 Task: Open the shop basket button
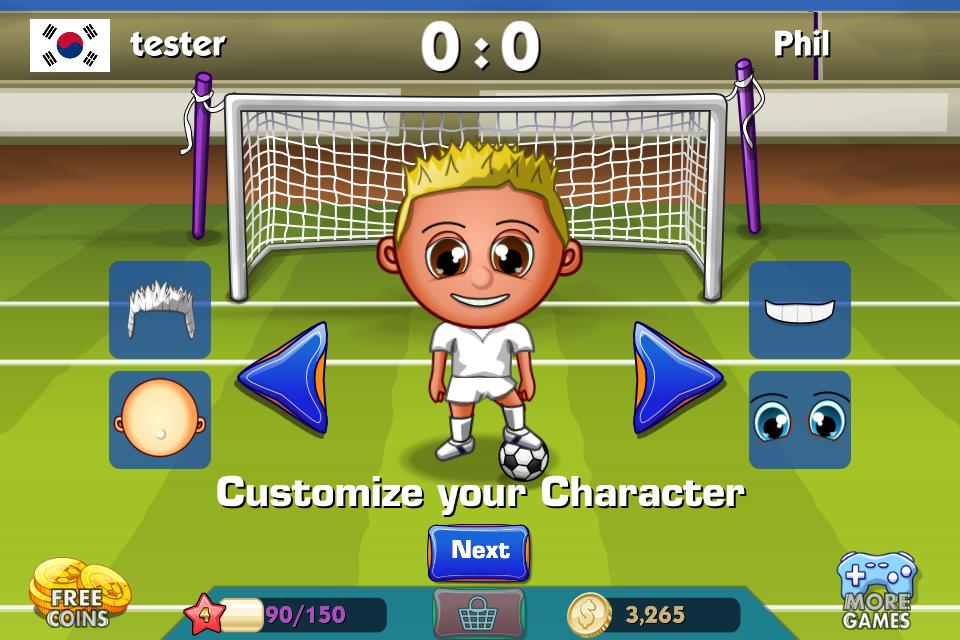(x=478, y=612)
